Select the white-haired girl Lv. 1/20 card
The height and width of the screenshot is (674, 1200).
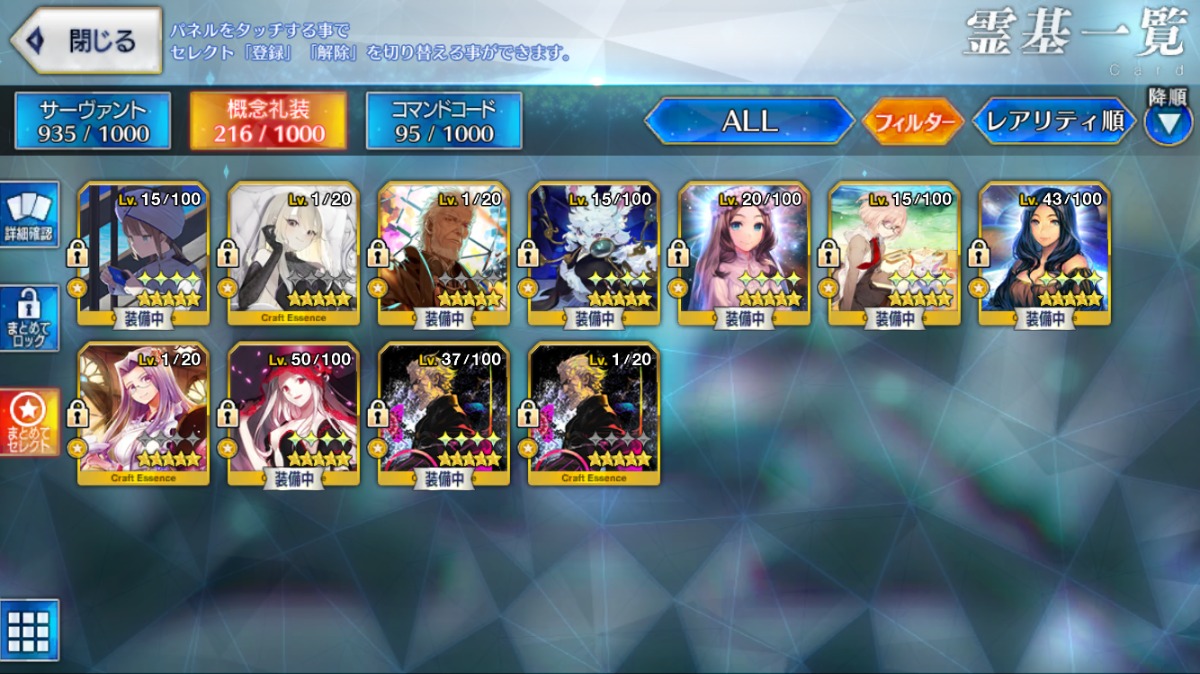click(293, 254)
